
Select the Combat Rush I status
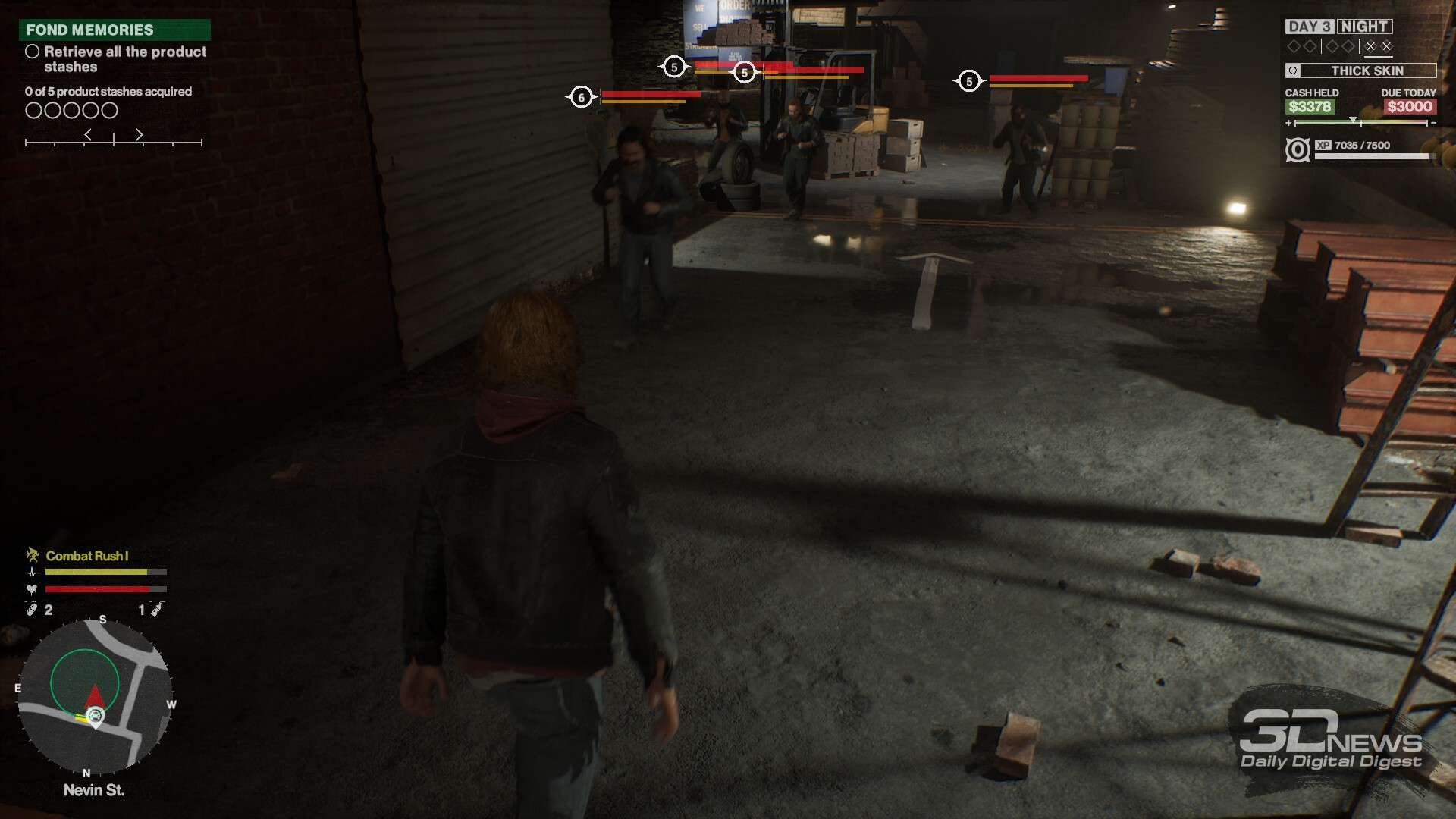(86, 556)
